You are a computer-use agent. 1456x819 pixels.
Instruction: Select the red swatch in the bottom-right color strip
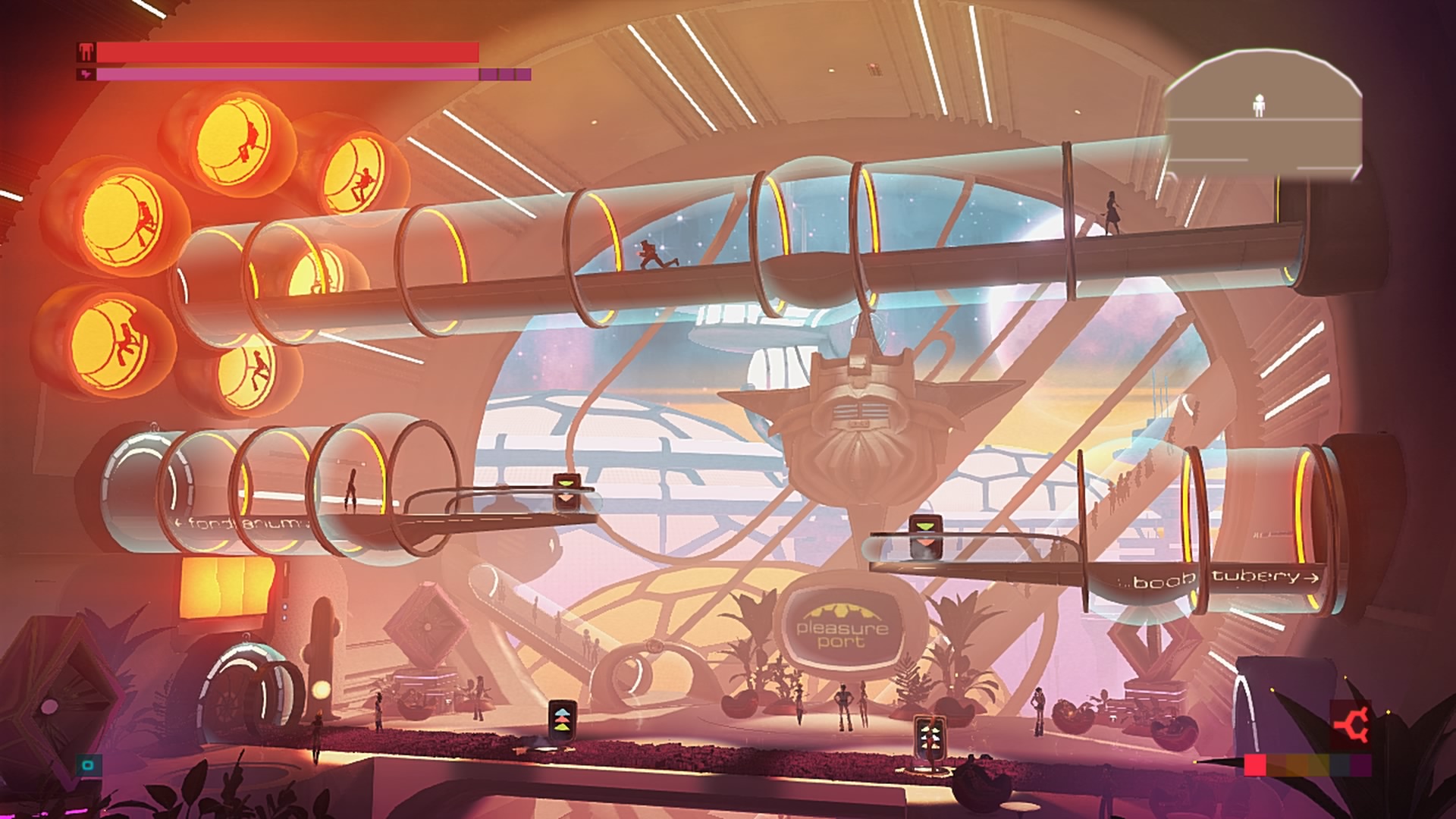coord(1255,764)
